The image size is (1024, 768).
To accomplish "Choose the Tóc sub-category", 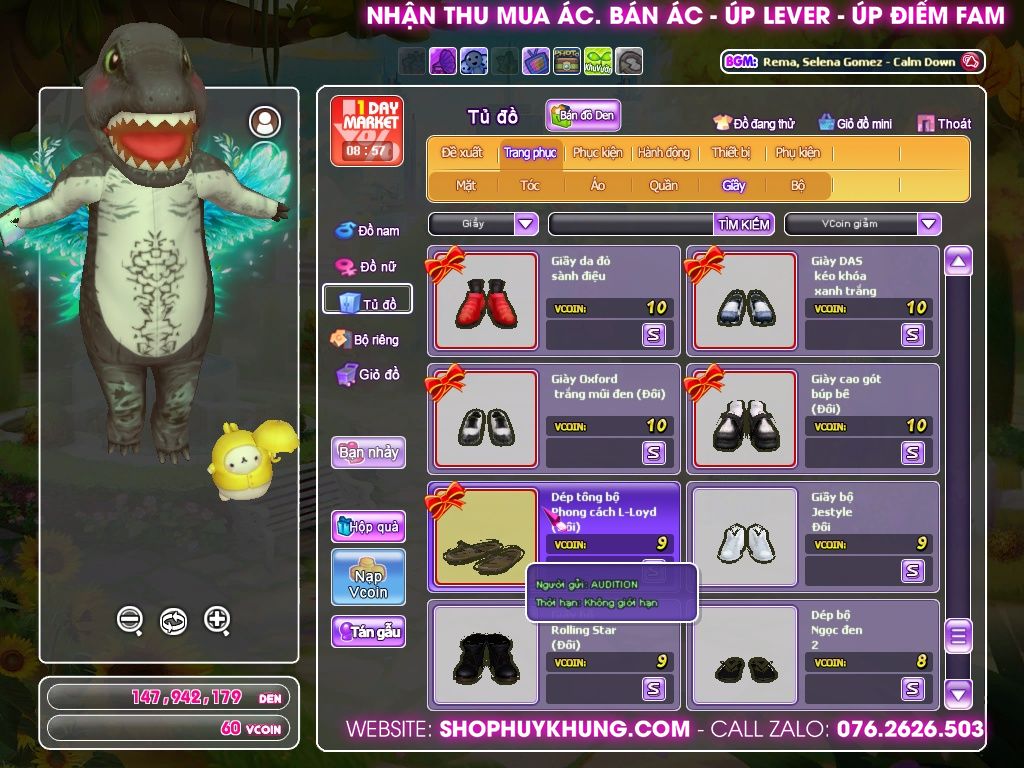I will click(530, 185).
